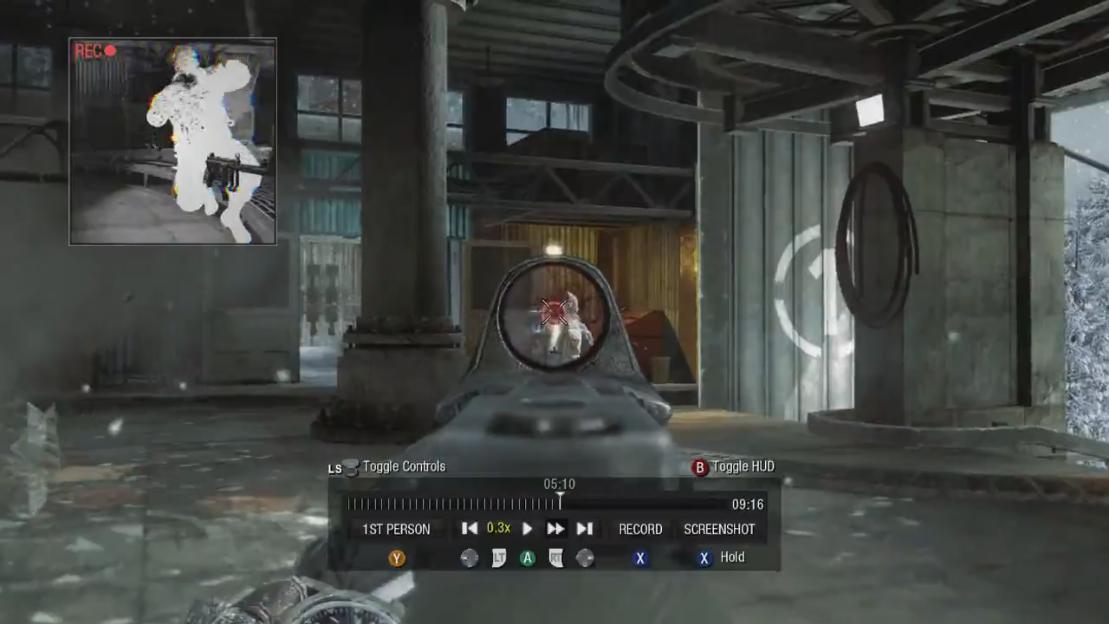Switch the 1ST PERSON camera mode
1109x624 pixels.
[396, 529]
